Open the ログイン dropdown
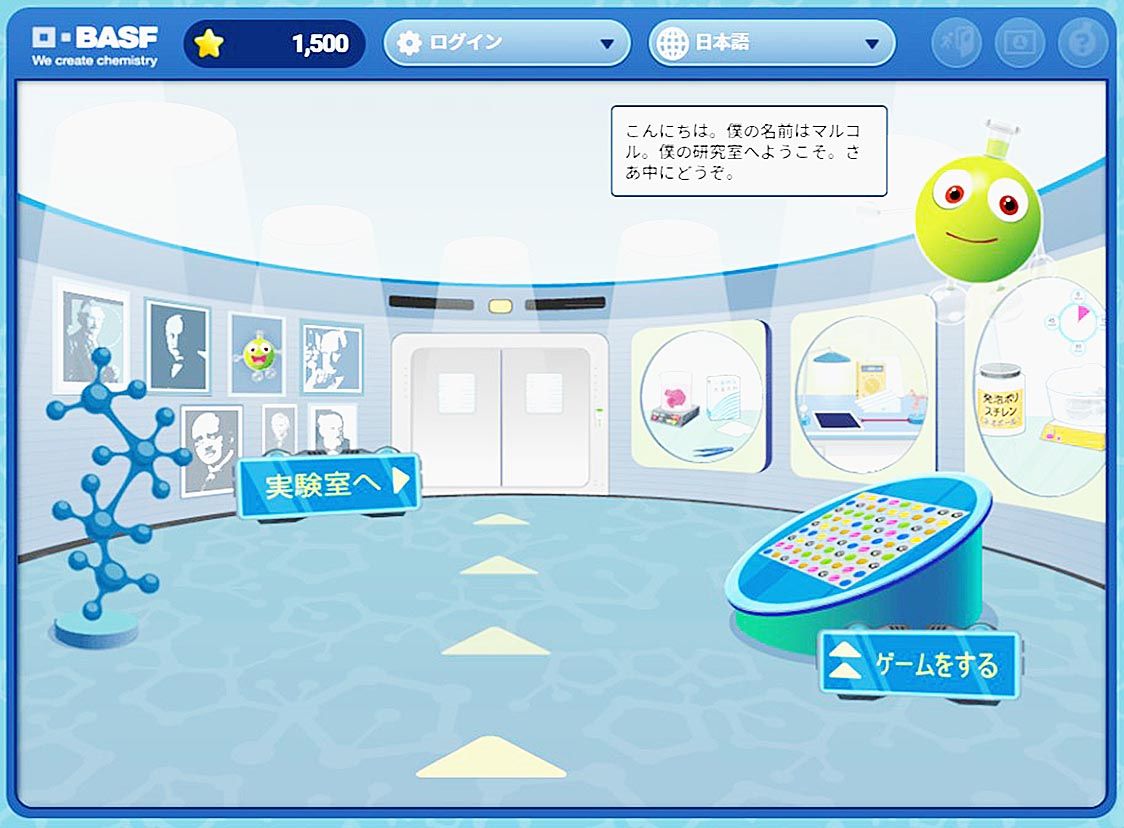Screen dimensions: 1124x828 coord(506,44)
